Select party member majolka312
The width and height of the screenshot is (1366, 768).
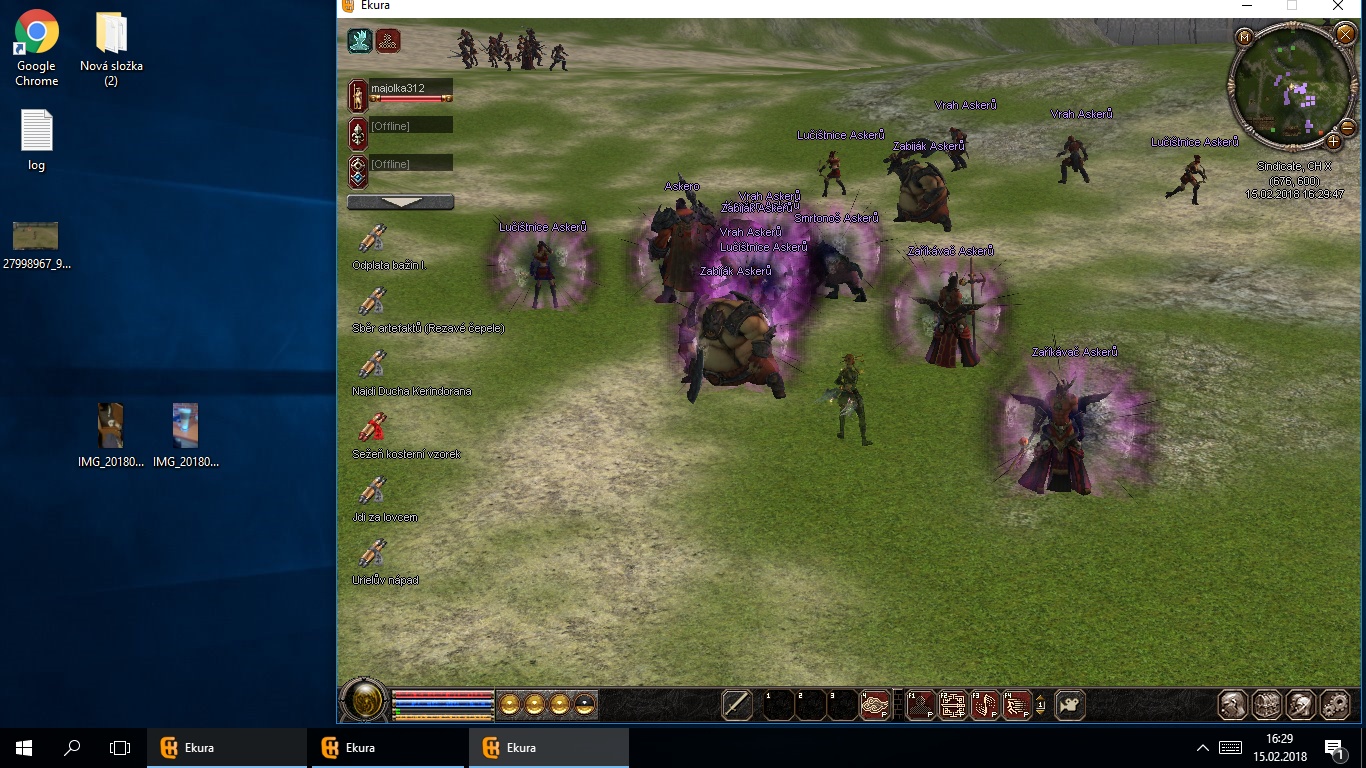[410, 92]
